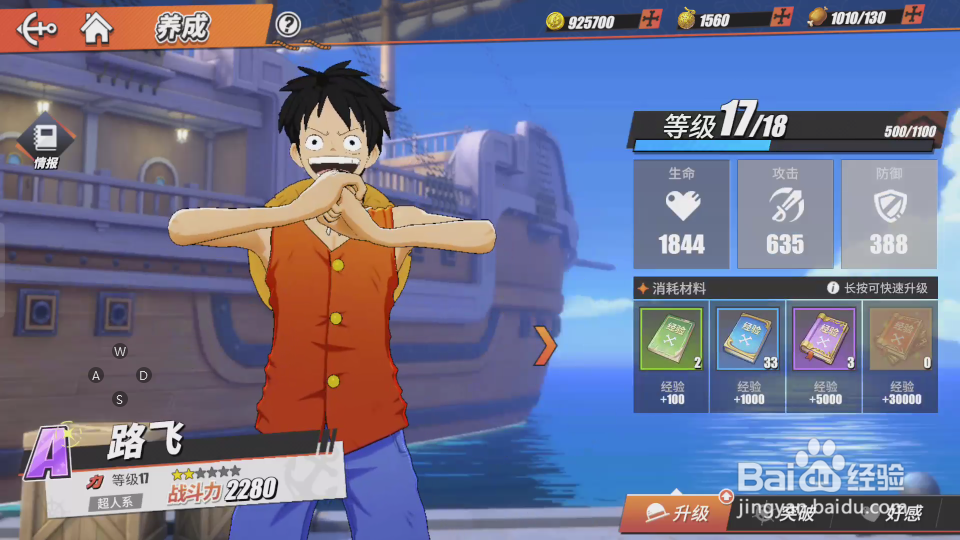Go back using the anchor arrow

pos(37,27)
